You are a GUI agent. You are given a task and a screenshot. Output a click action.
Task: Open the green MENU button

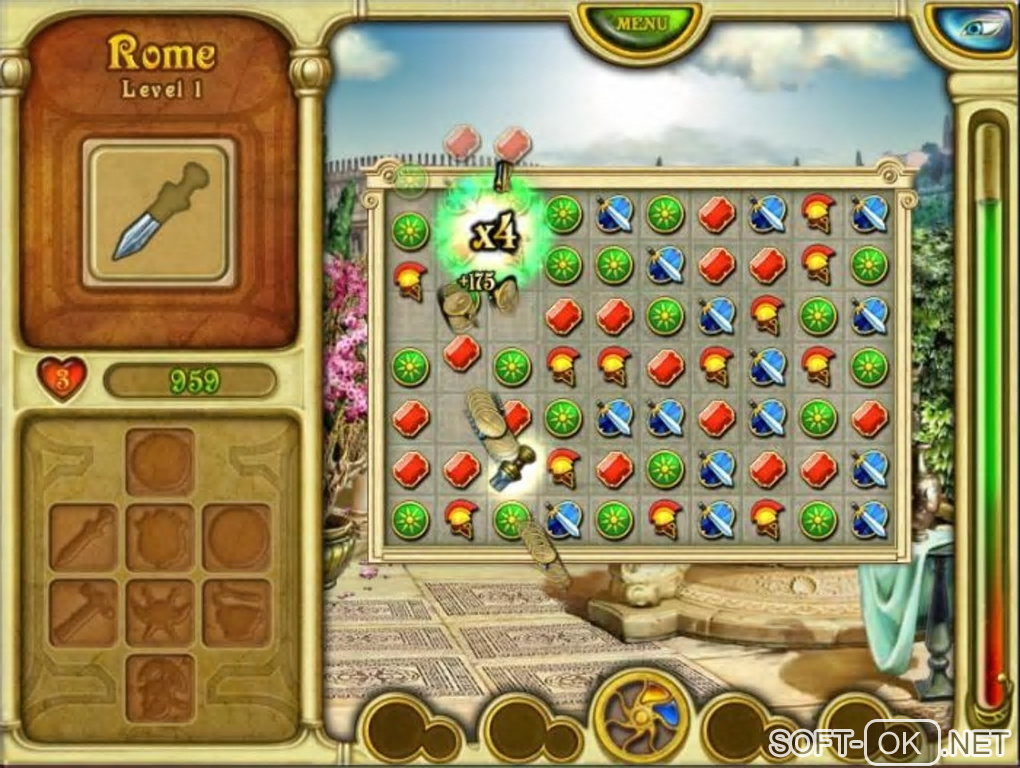coord(640,24)
